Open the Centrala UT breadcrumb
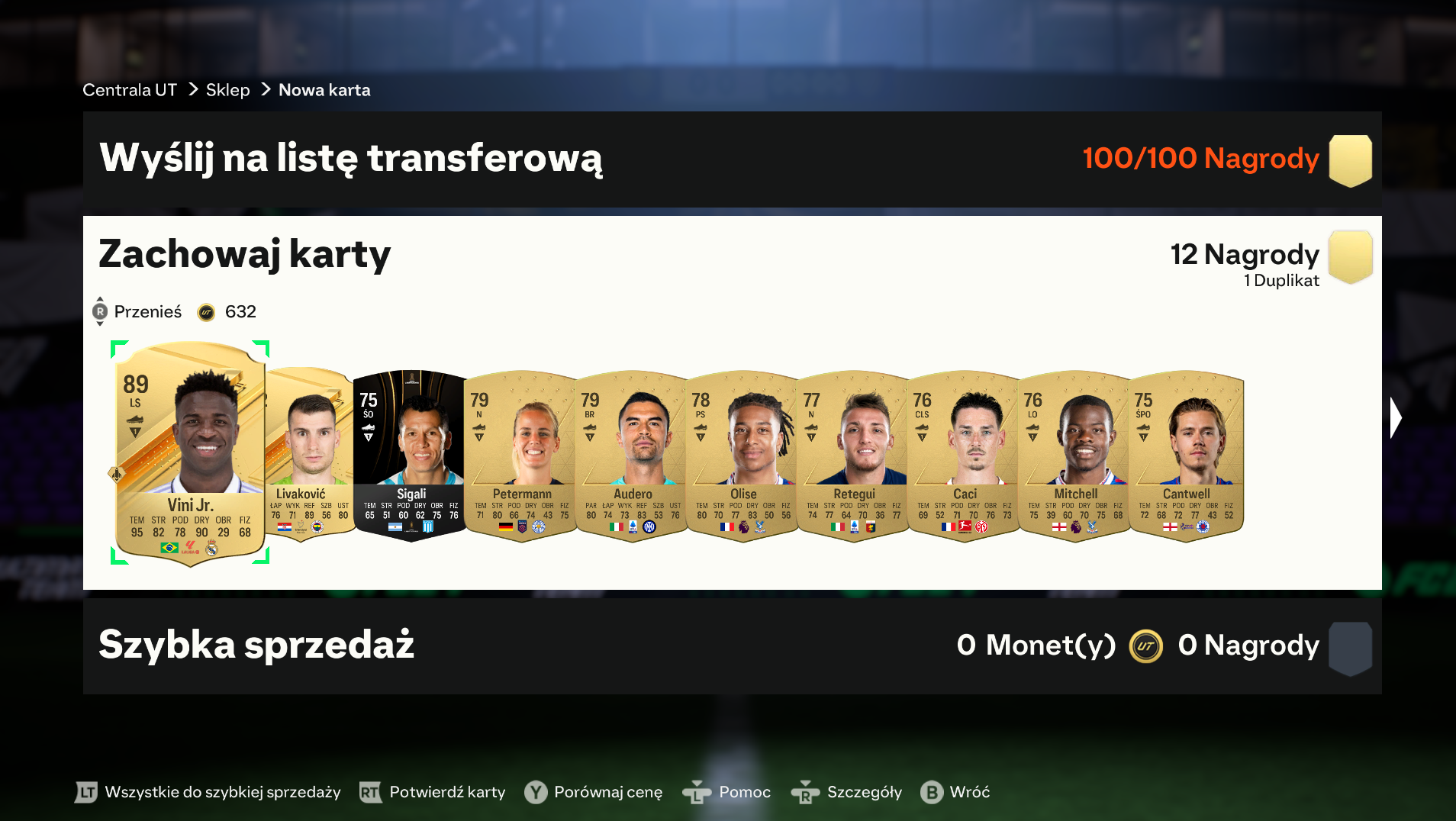Screen dimensions: 1456x821 point(130,90)
